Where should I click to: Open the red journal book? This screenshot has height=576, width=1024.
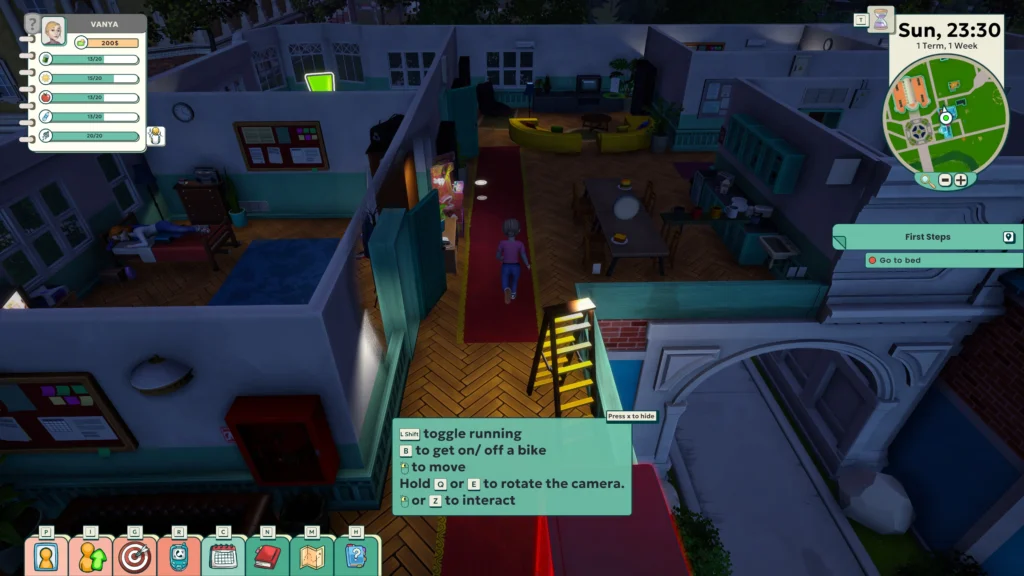(x=267, y=556)
